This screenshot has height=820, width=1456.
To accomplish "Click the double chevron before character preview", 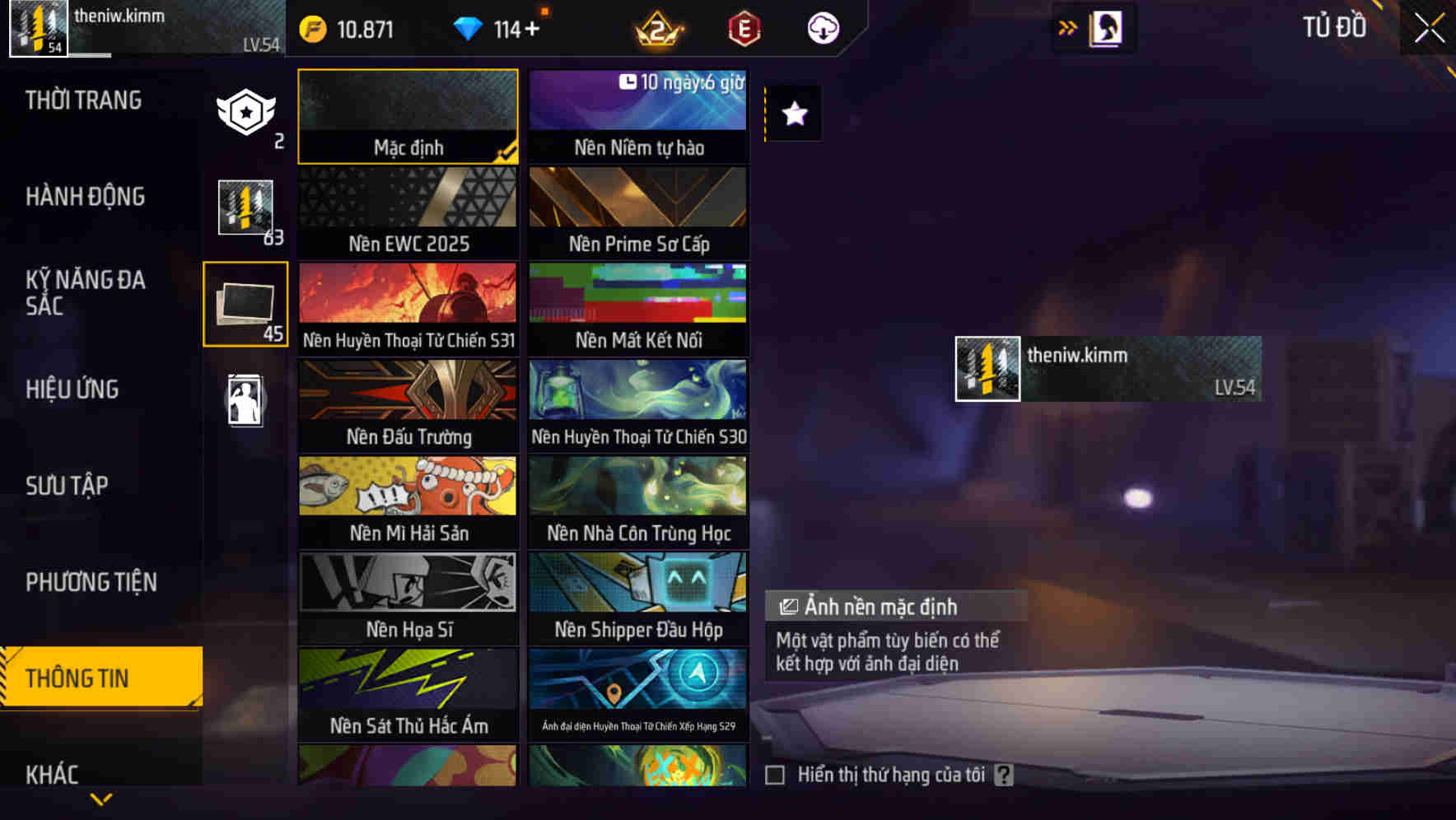I will click(1068, 26).
